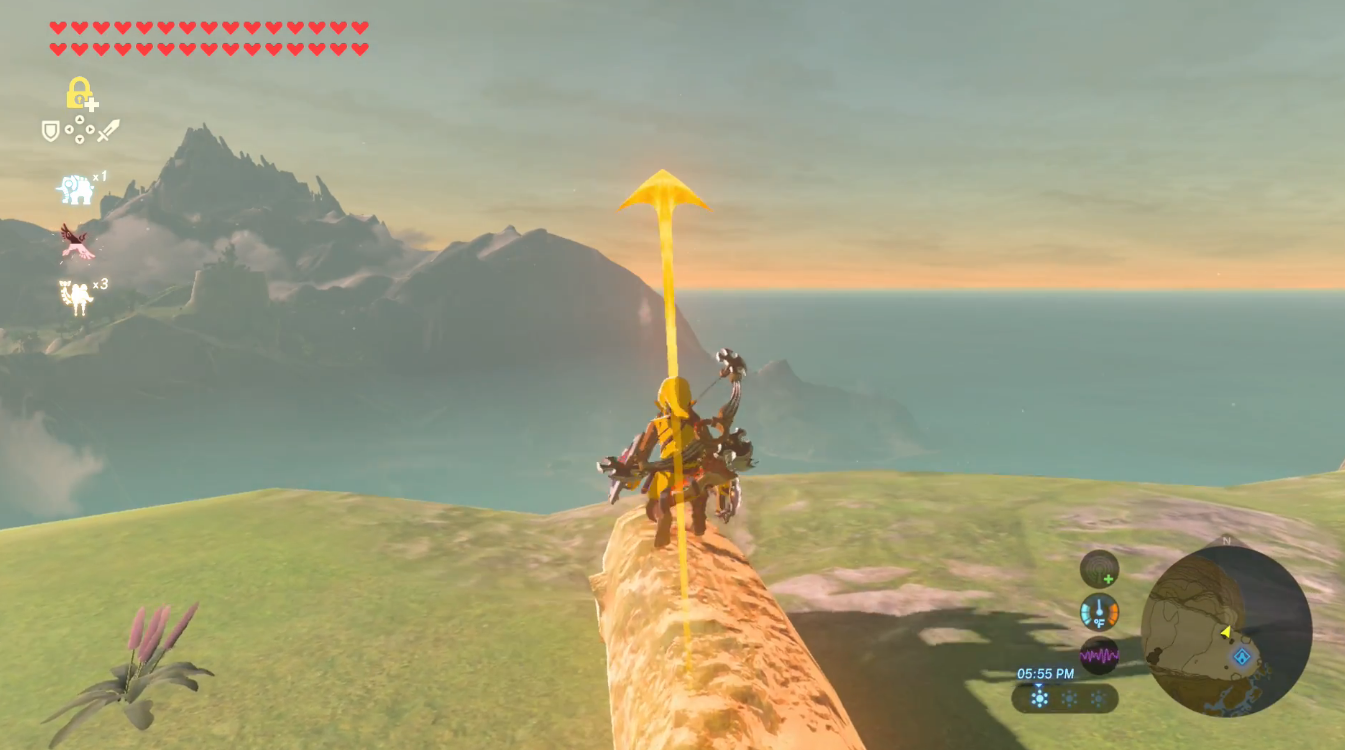Select the Sheikah Sensor icon with green plus
1345x750 pixels.
pos(1100,569)
